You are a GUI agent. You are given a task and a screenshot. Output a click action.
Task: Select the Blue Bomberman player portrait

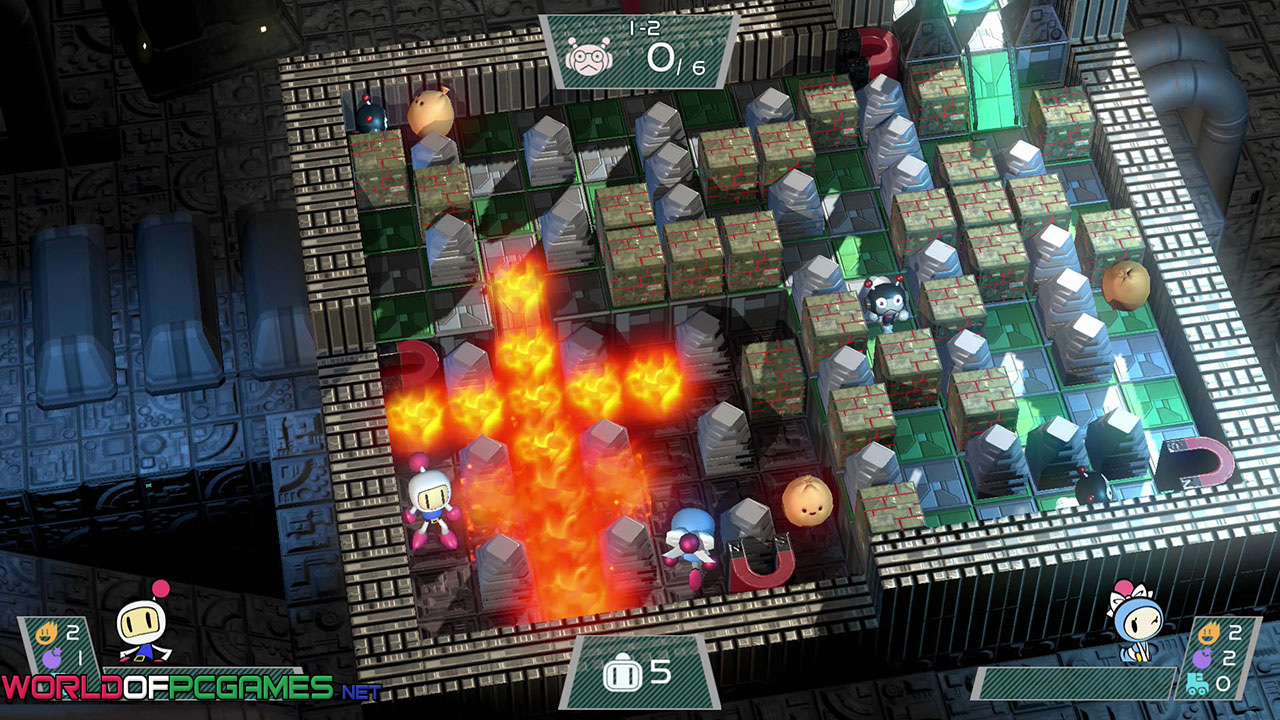point(1135,623)
